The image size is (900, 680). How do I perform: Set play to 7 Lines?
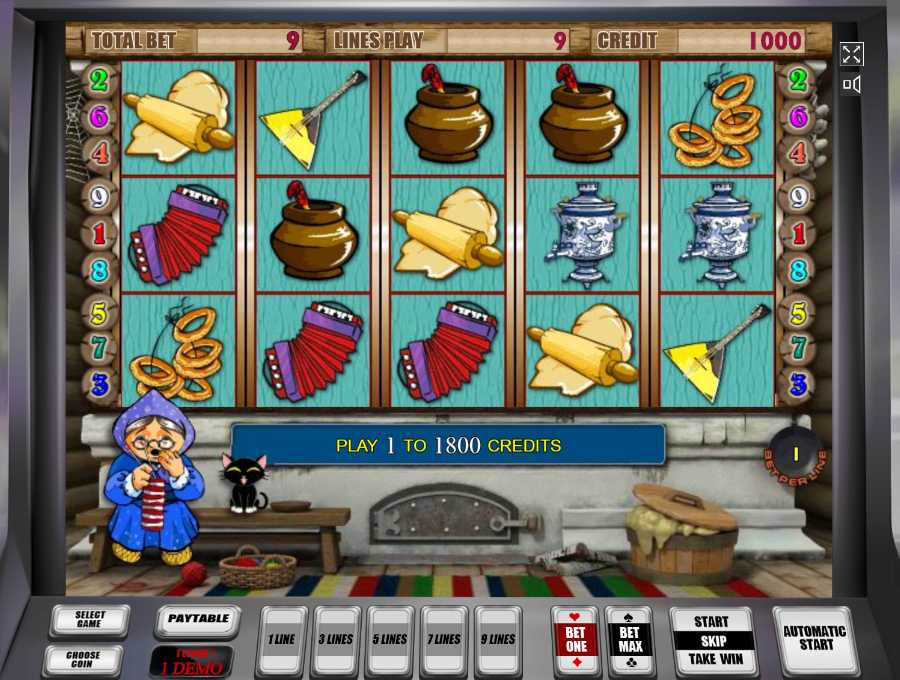[443, 639]
